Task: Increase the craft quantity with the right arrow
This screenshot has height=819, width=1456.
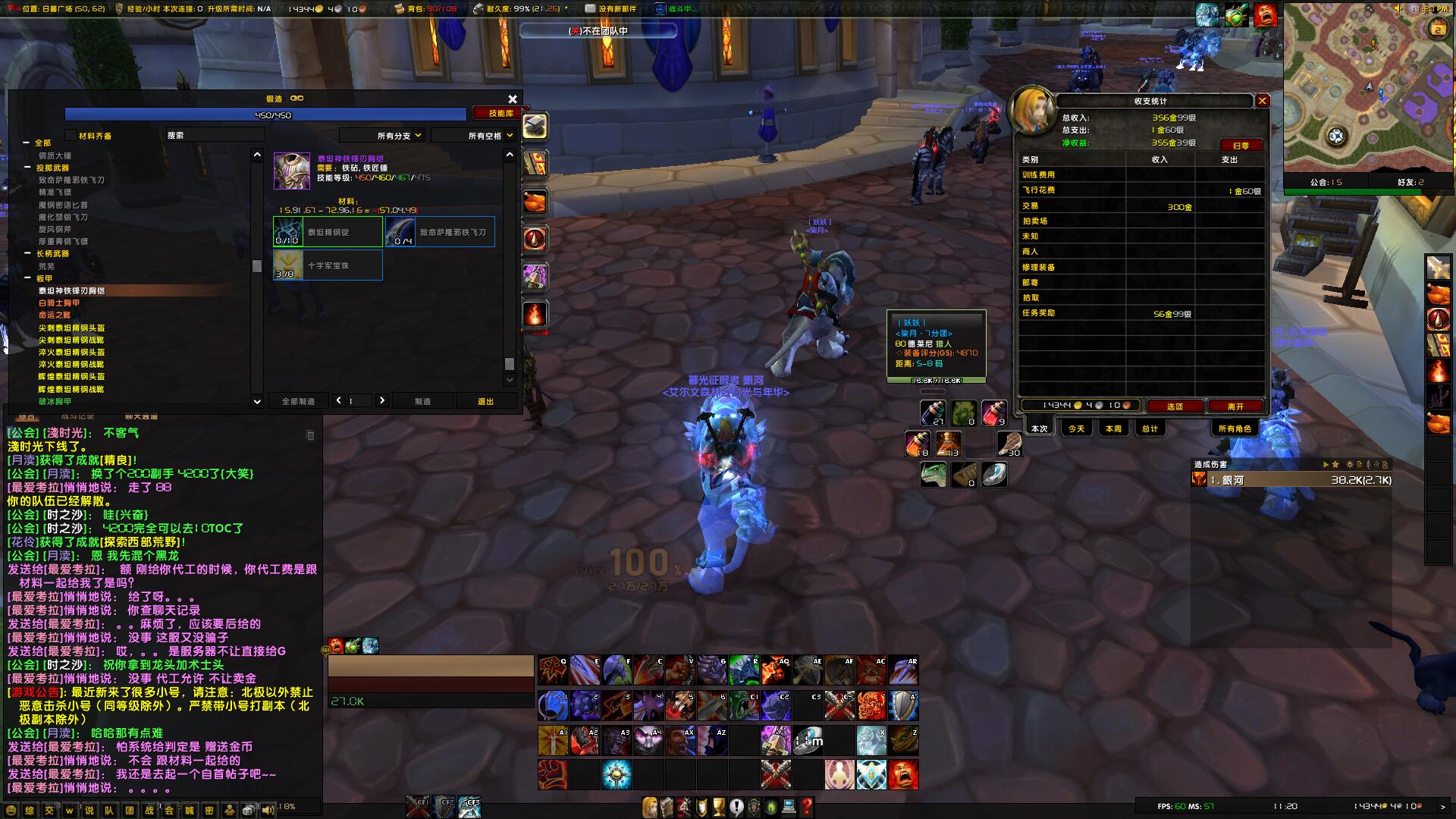Action: 382,400
